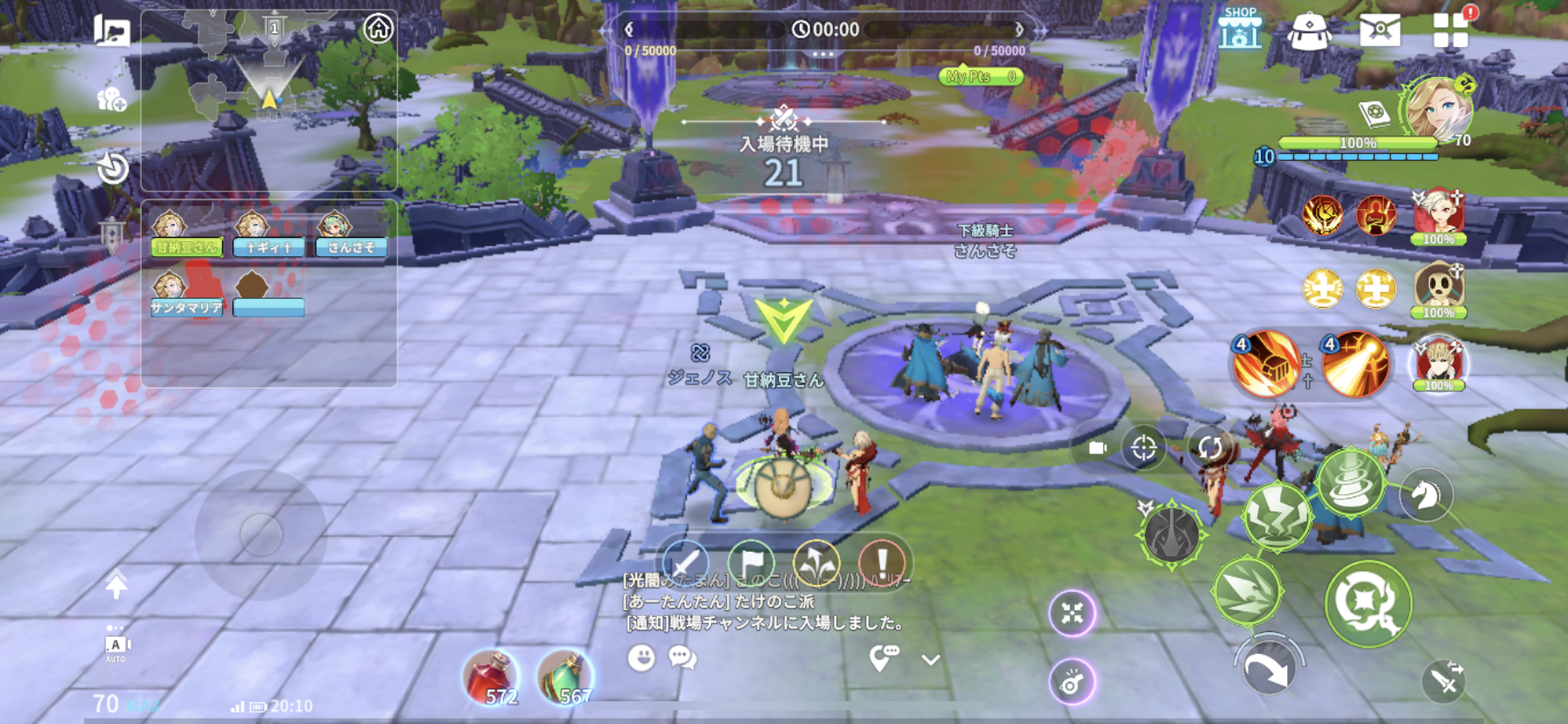This screenshot has height=724, width=1568.
Task: Select party member サンタマリア
Action: tap(185, 295)
